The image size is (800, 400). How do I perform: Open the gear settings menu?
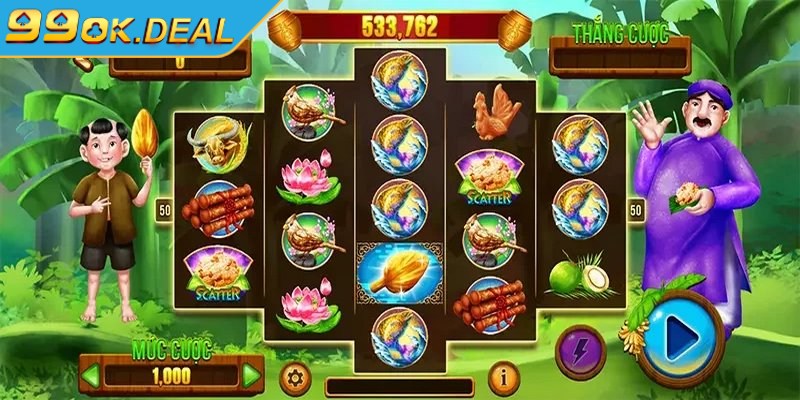point(293,377)
